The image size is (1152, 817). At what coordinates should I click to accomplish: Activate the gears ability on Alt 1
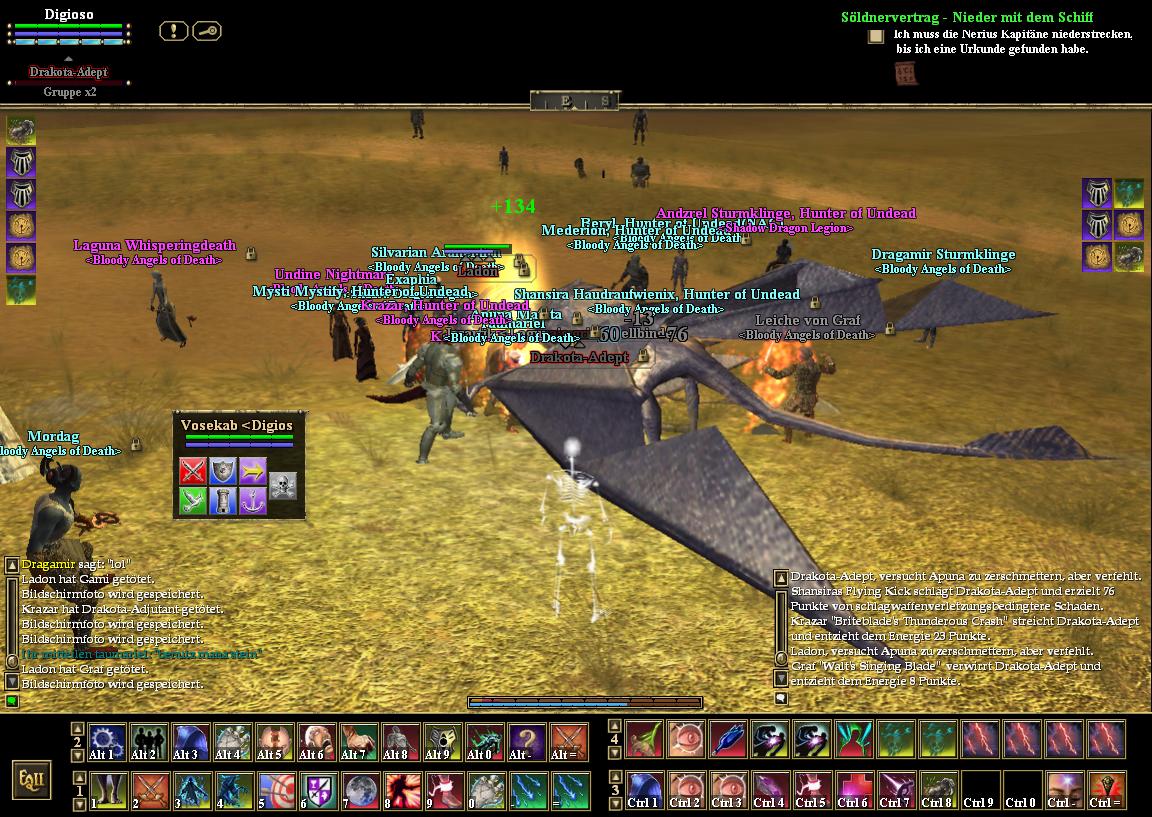(x=107, y=742)
